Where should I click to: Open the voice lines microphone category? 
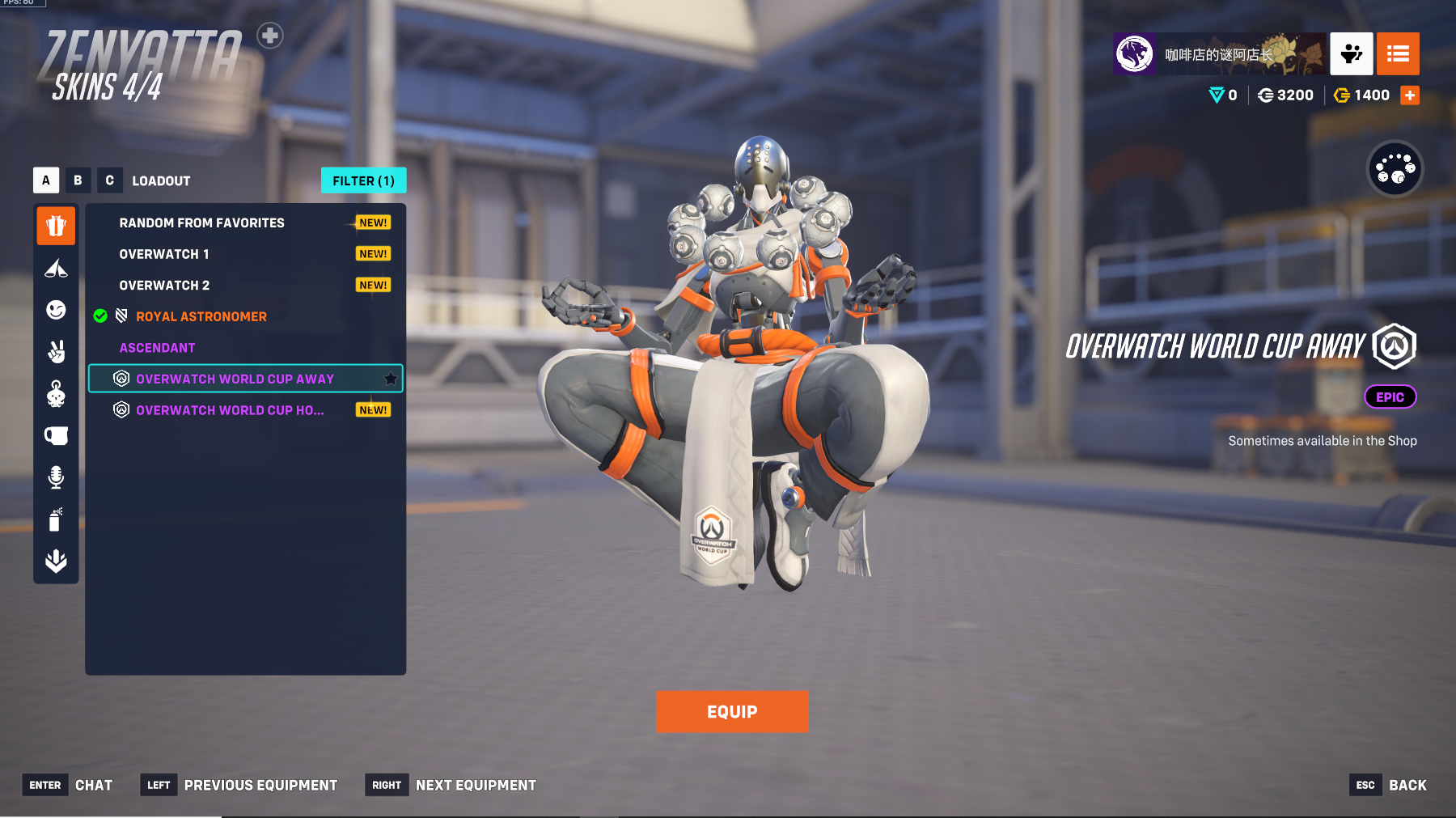pyautogui.click(x=56, y=477)
